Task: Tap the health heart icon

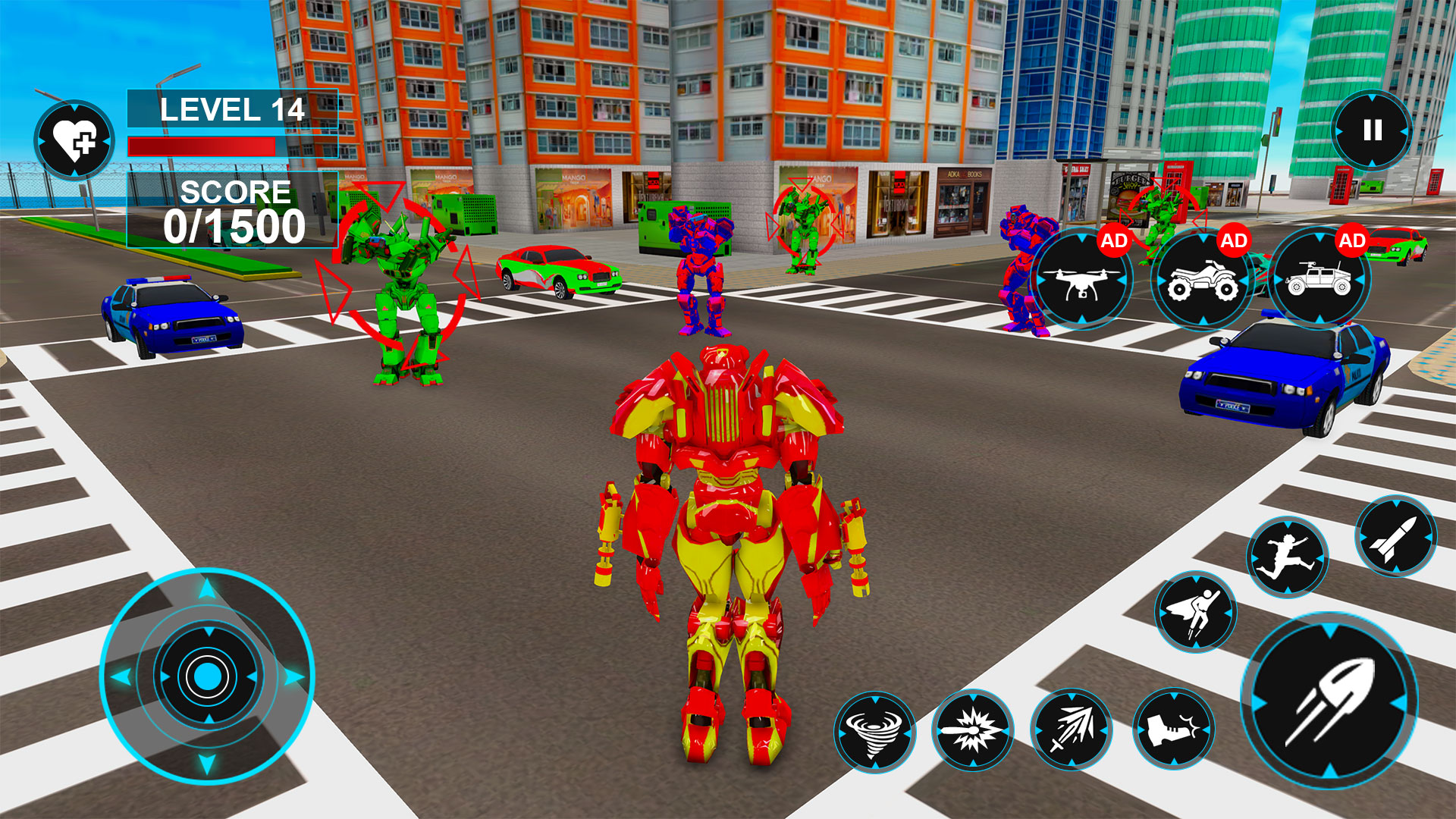Action: 74,136
